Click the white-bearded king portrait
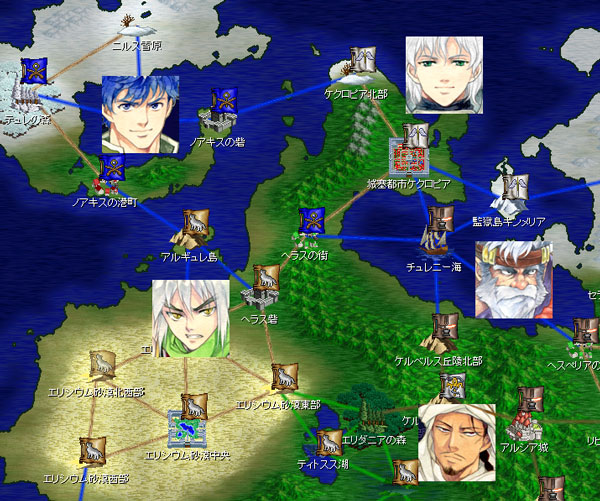This screenshot has height=501, width=600. click(x=513, y=280)
